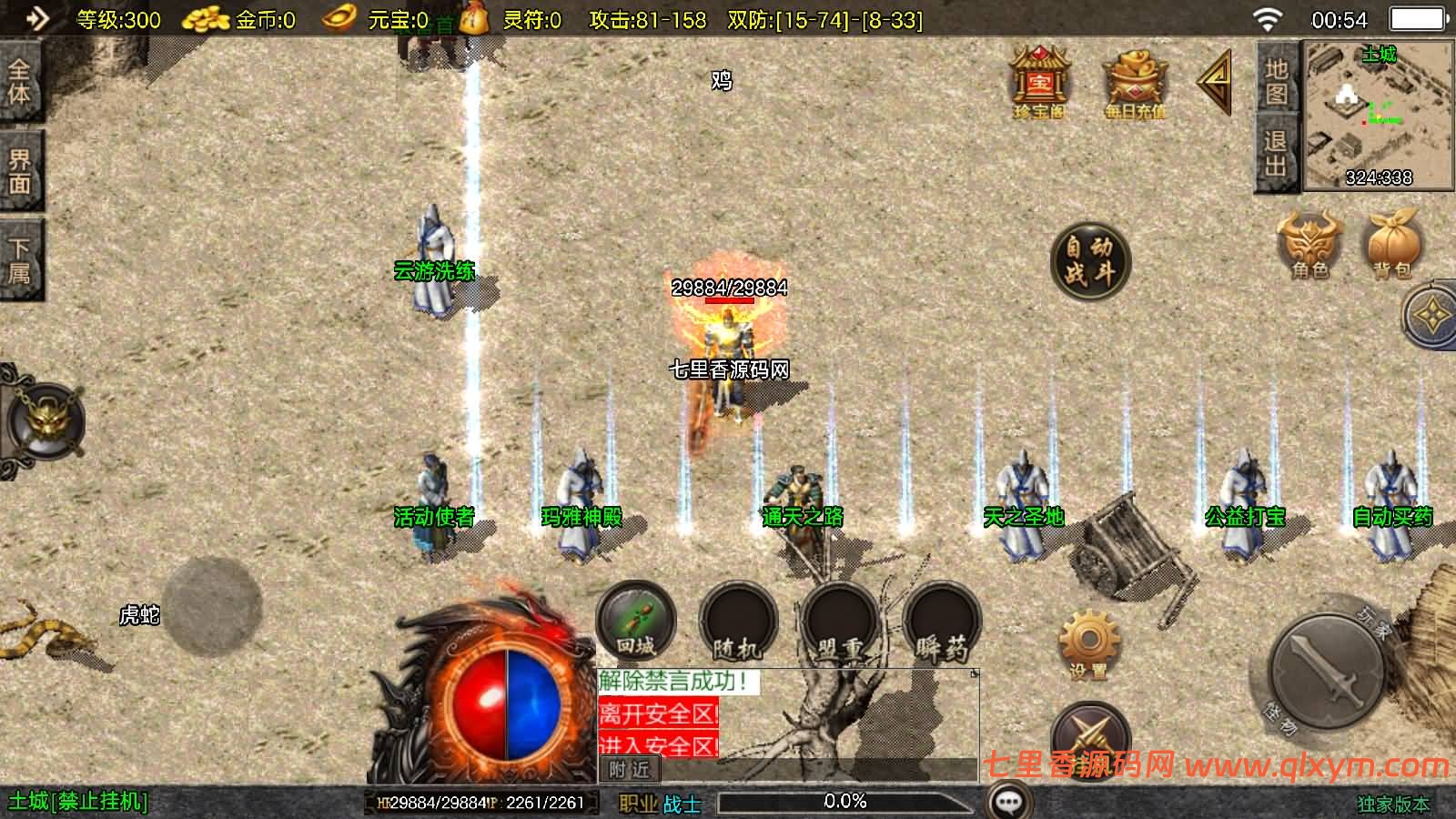Open the 设置 gear settings
1456x819 pixels.
[x=1088, y=644]
